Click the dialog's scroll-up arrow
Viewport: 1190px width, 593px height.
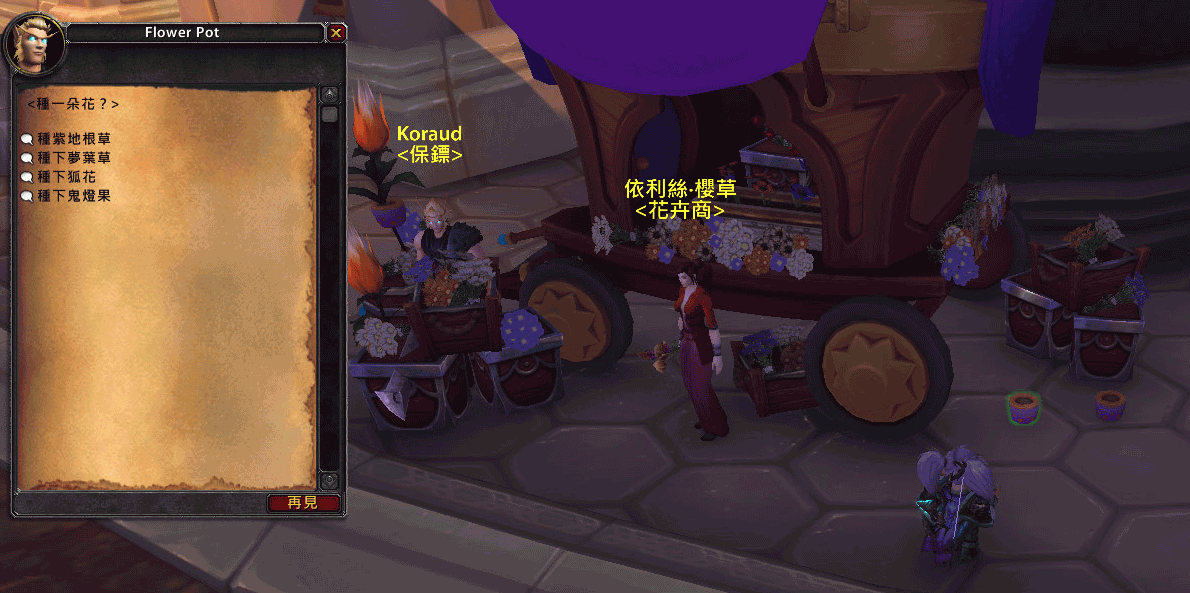[329, 95]
